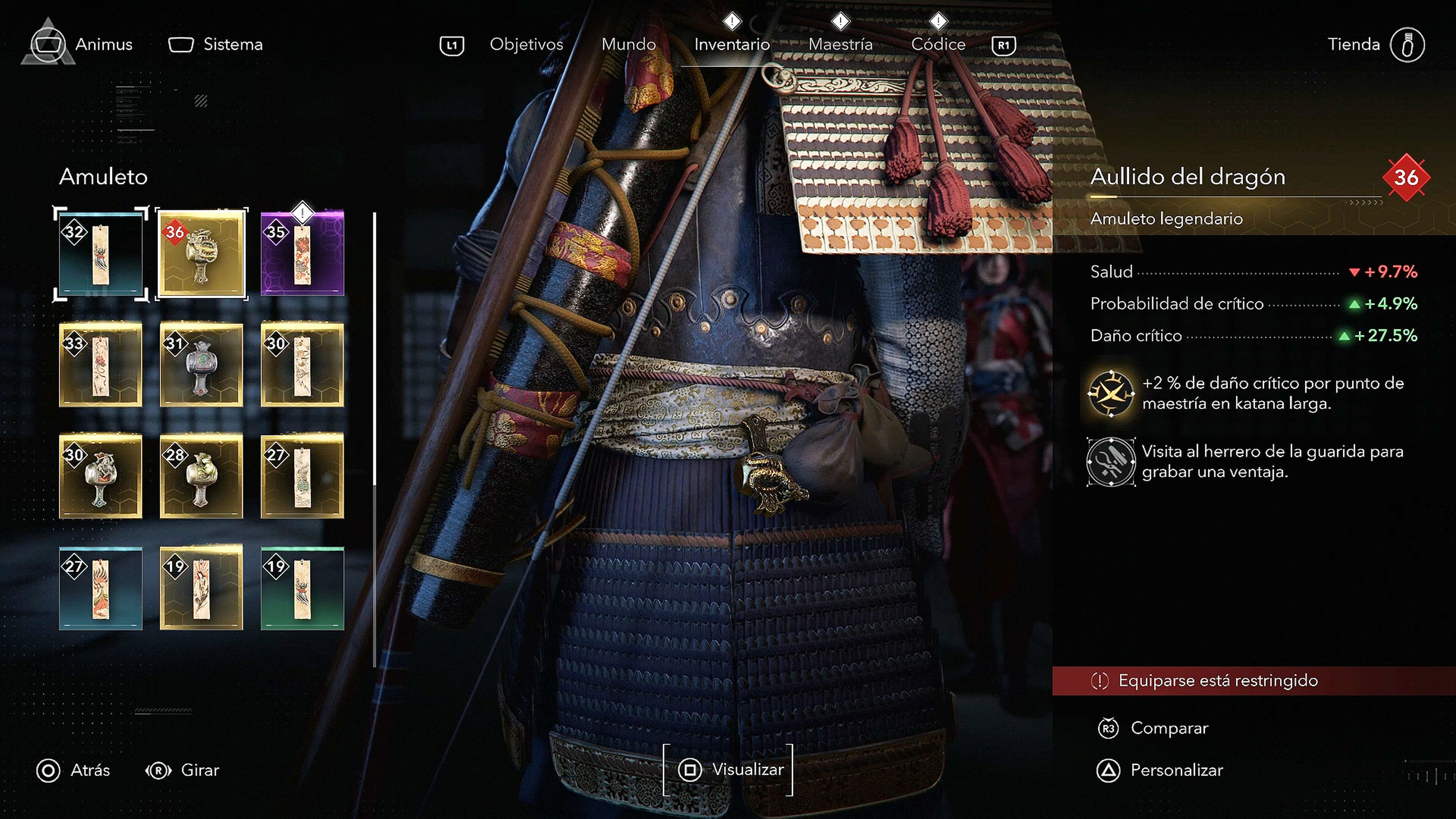Select the level 31 gray charm amulet
Screen dimensions: 1456x819
202,364
